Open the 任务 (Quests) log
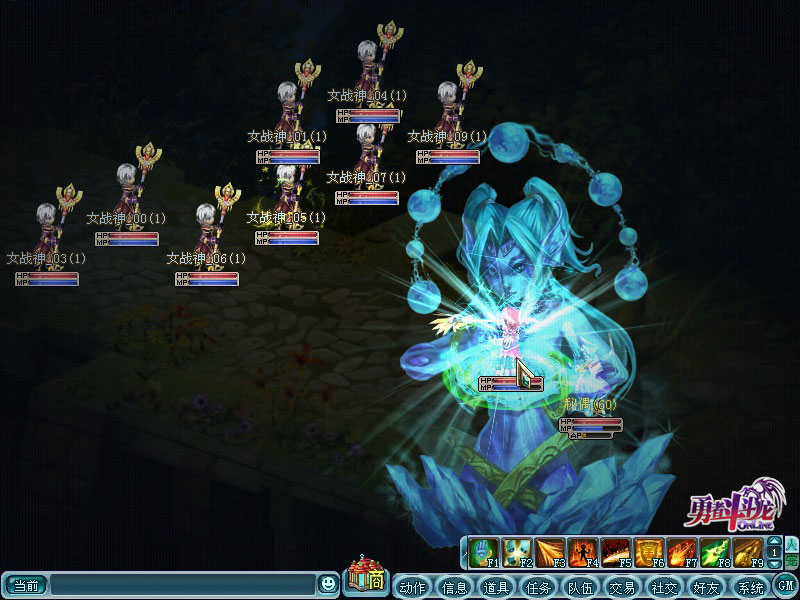Screen dimensions: 800x600 [x=539, y=587]
